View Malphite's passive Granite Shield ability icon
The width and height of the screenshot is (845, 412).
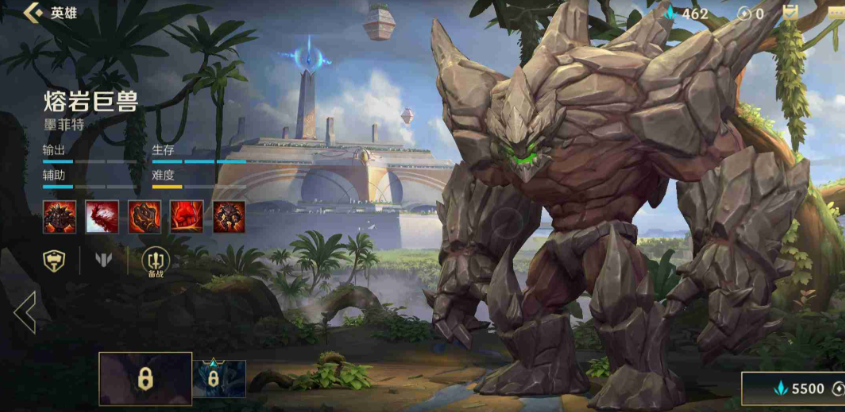point(58,216)
